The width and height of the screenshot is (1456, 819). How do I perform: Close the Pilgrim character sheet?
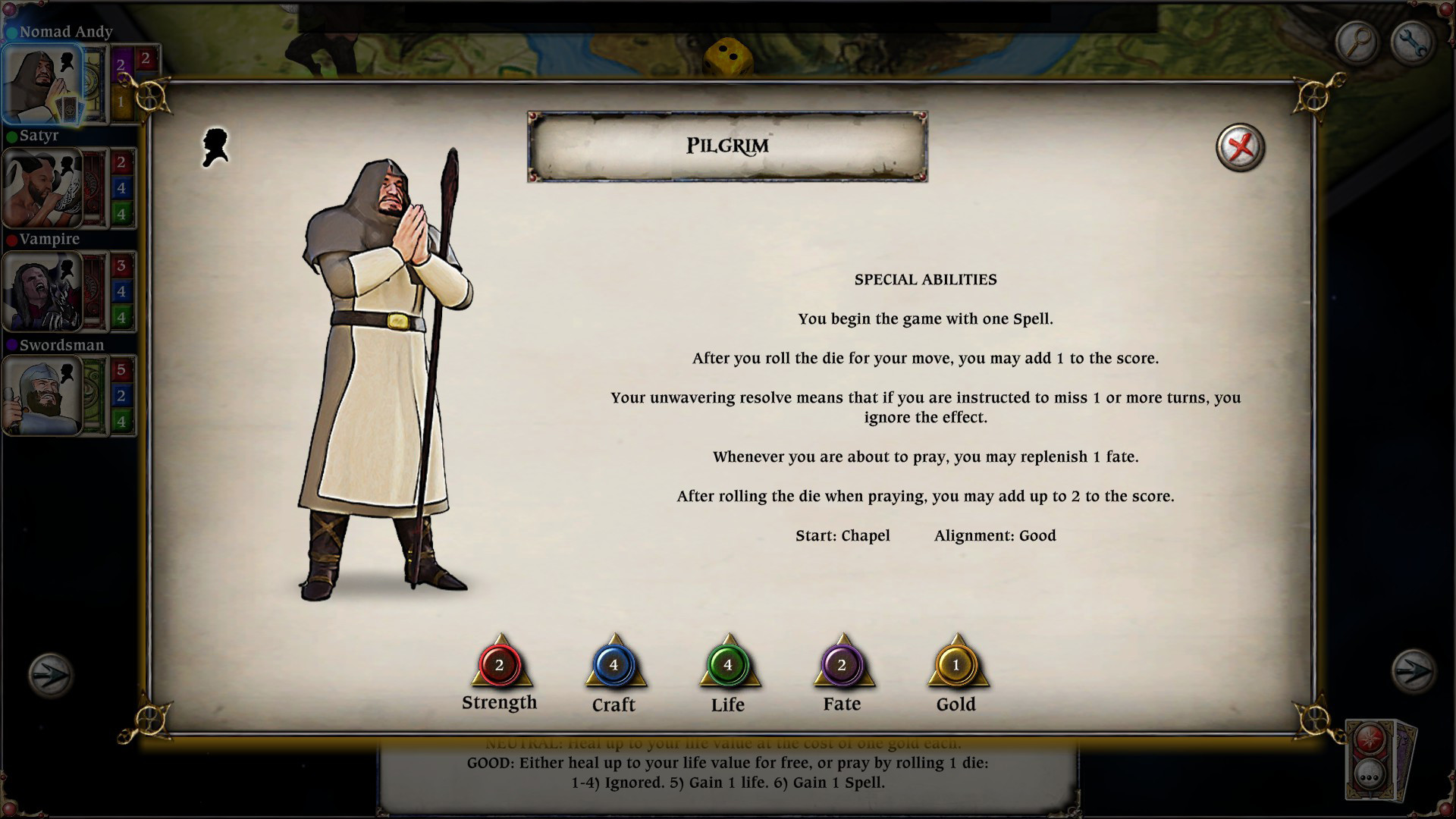coord(1240,147)
